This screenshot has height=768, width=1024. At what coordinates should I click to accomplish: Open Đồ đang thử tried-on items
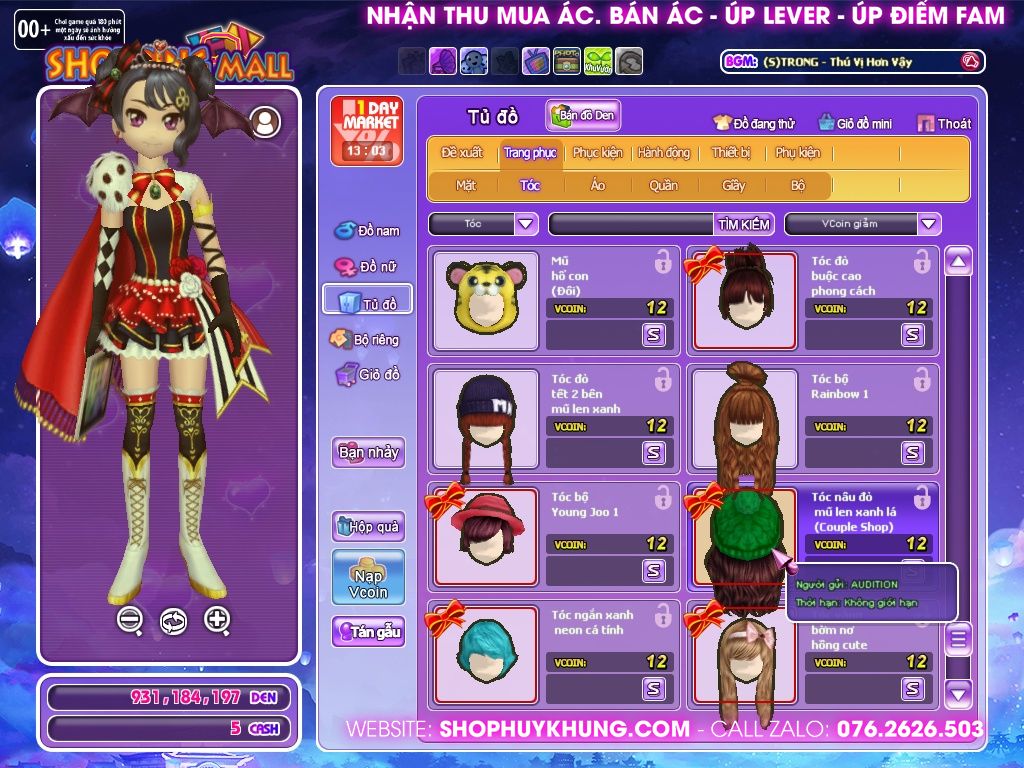[754, 124]
